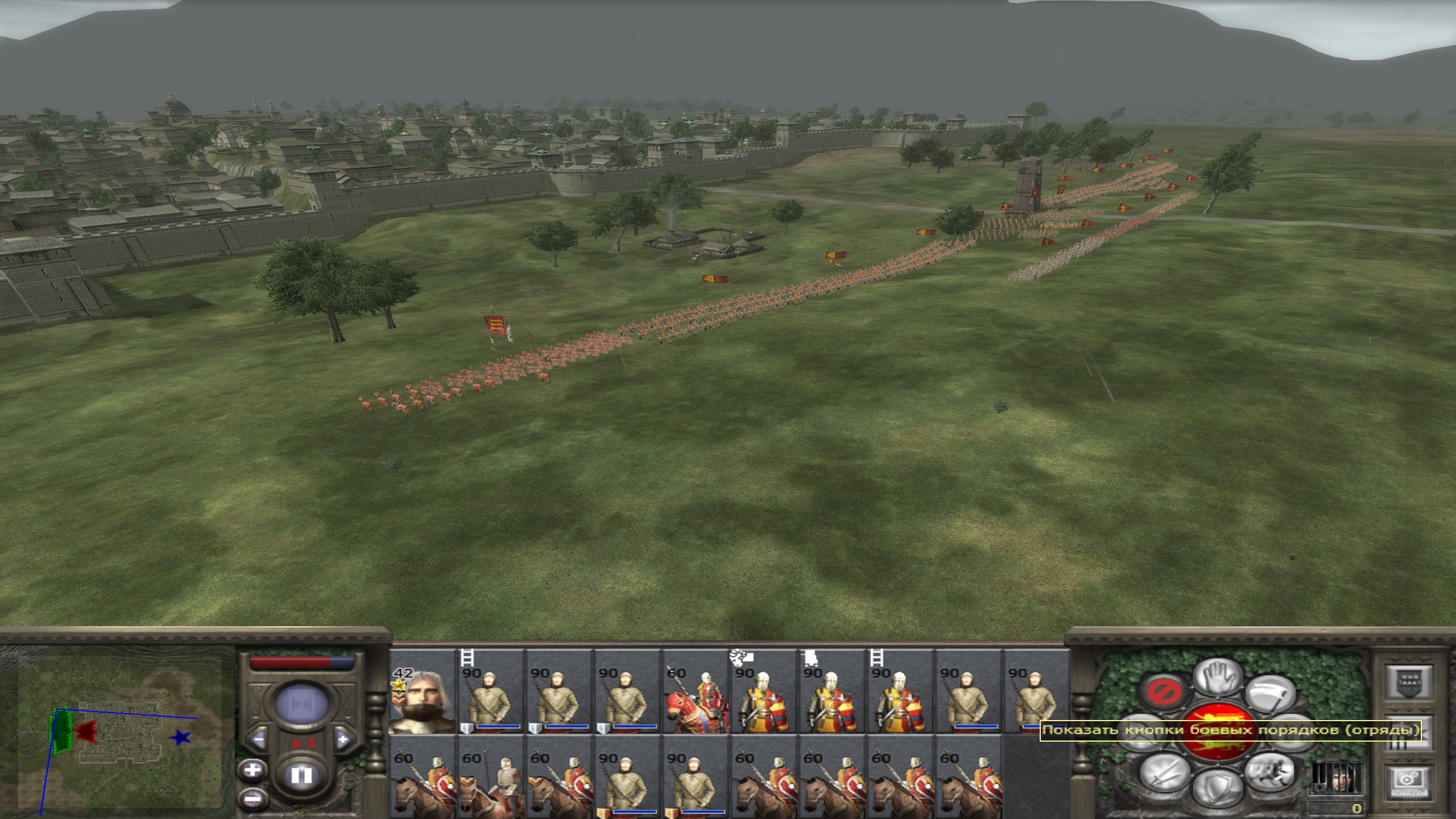Click the red halt order button
This screenshot has height=819, width=1456.
point(1164,692)
